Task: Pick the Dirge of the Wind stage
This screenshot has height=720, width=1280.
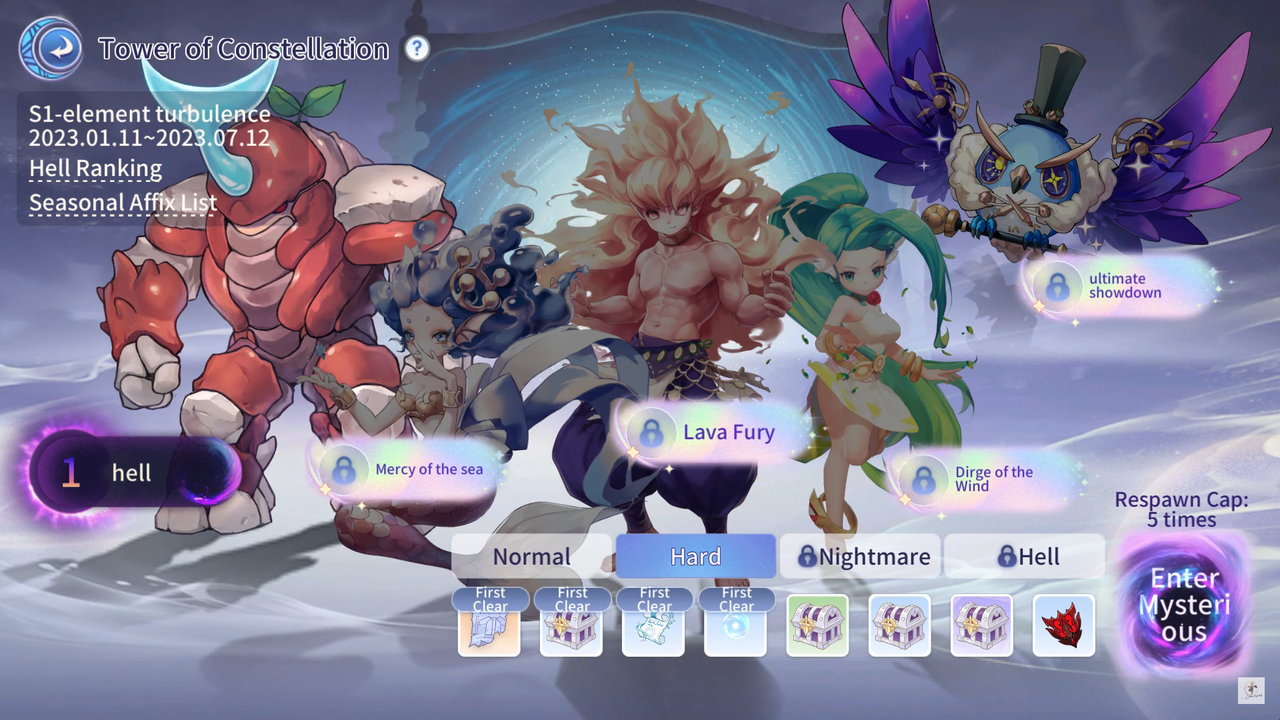Action: [984, 479]
